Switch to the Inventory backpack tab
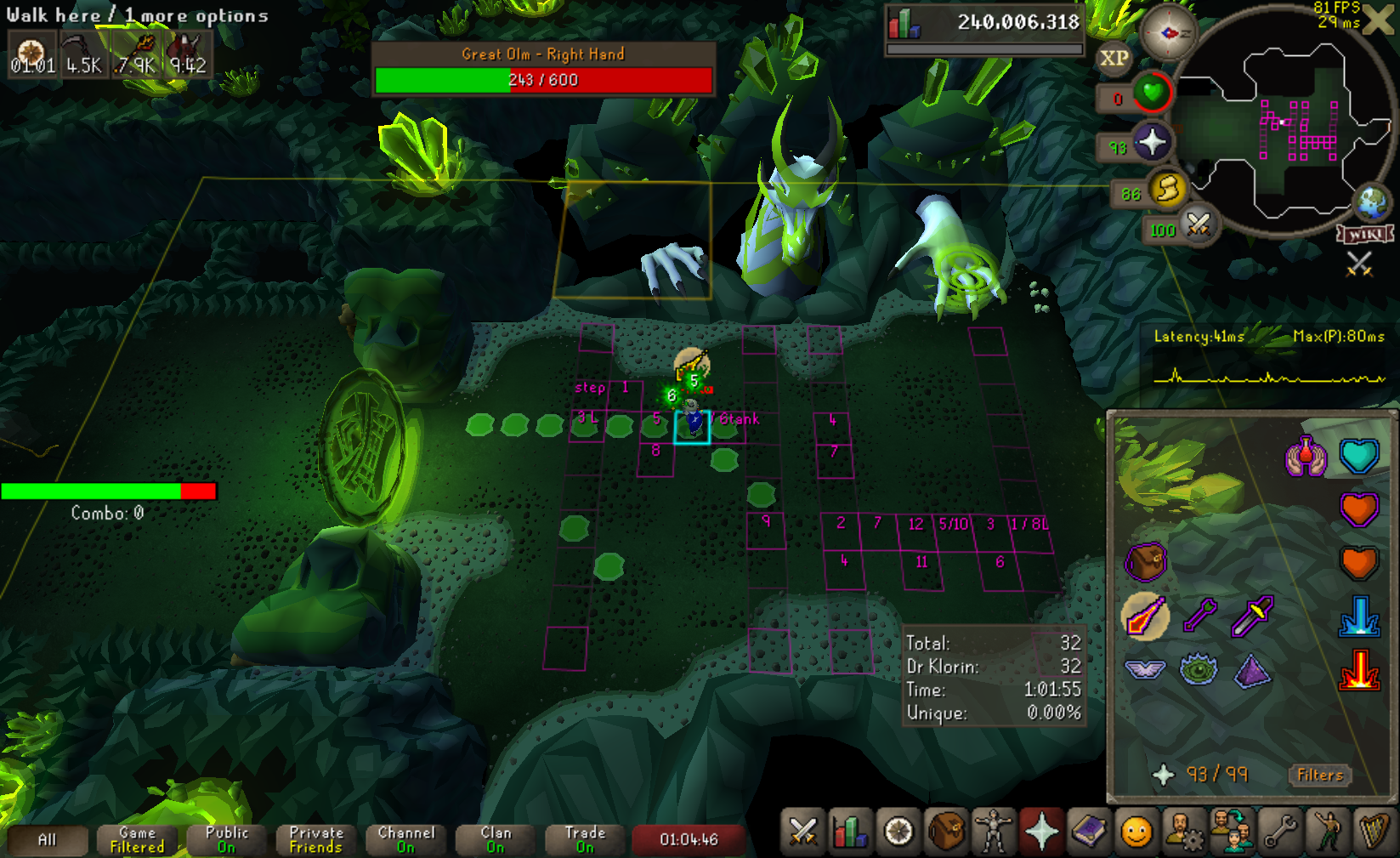 [x=945, y=831]
